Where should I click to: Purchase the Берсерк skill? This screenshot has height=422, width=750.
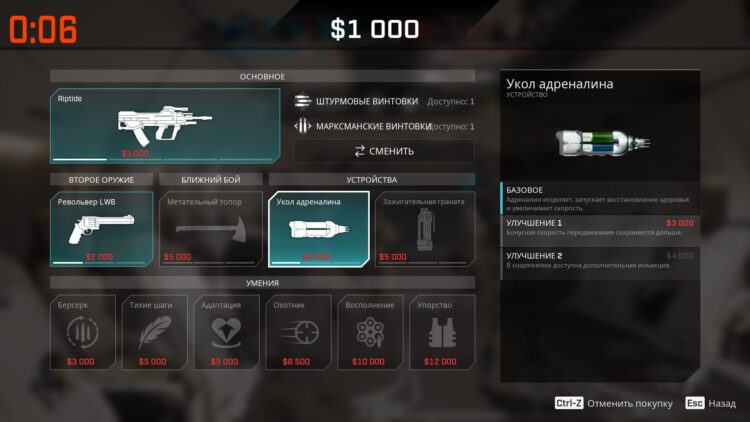tap(80, 333)
